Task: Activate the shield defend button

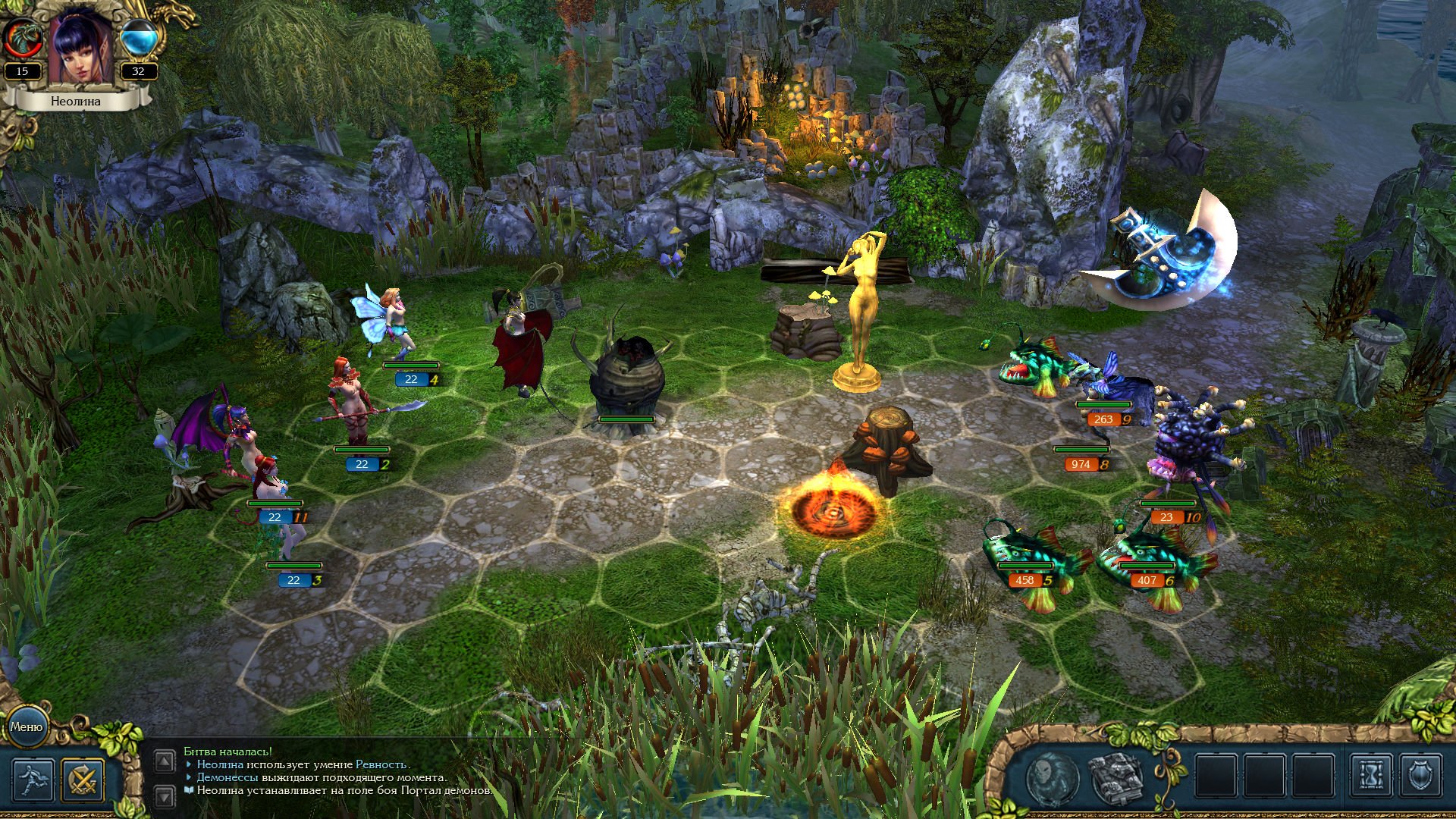Action: pyautogui.click(x=1419, y=775)
